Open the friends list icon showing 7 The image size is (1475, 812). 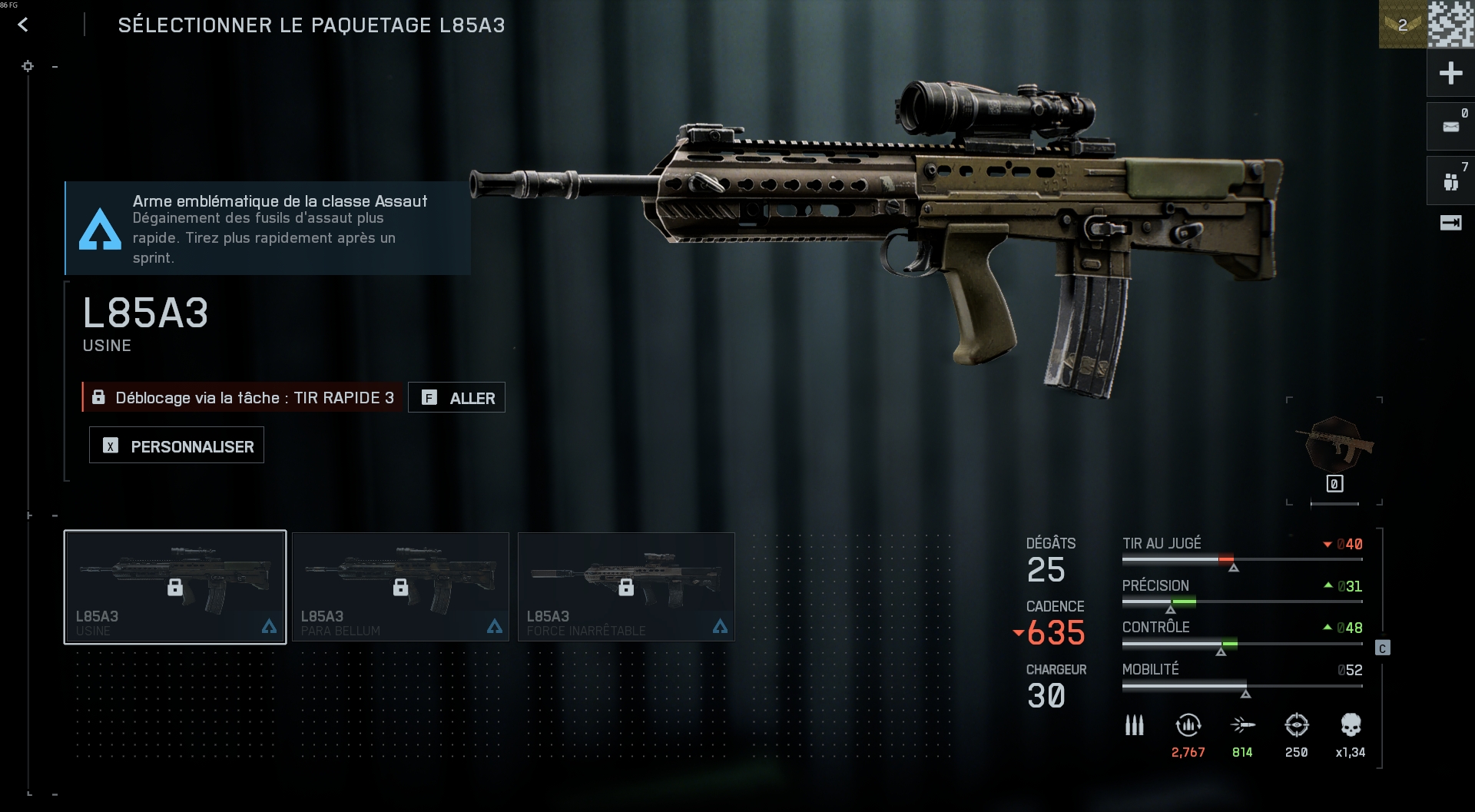pos(1450,180)
